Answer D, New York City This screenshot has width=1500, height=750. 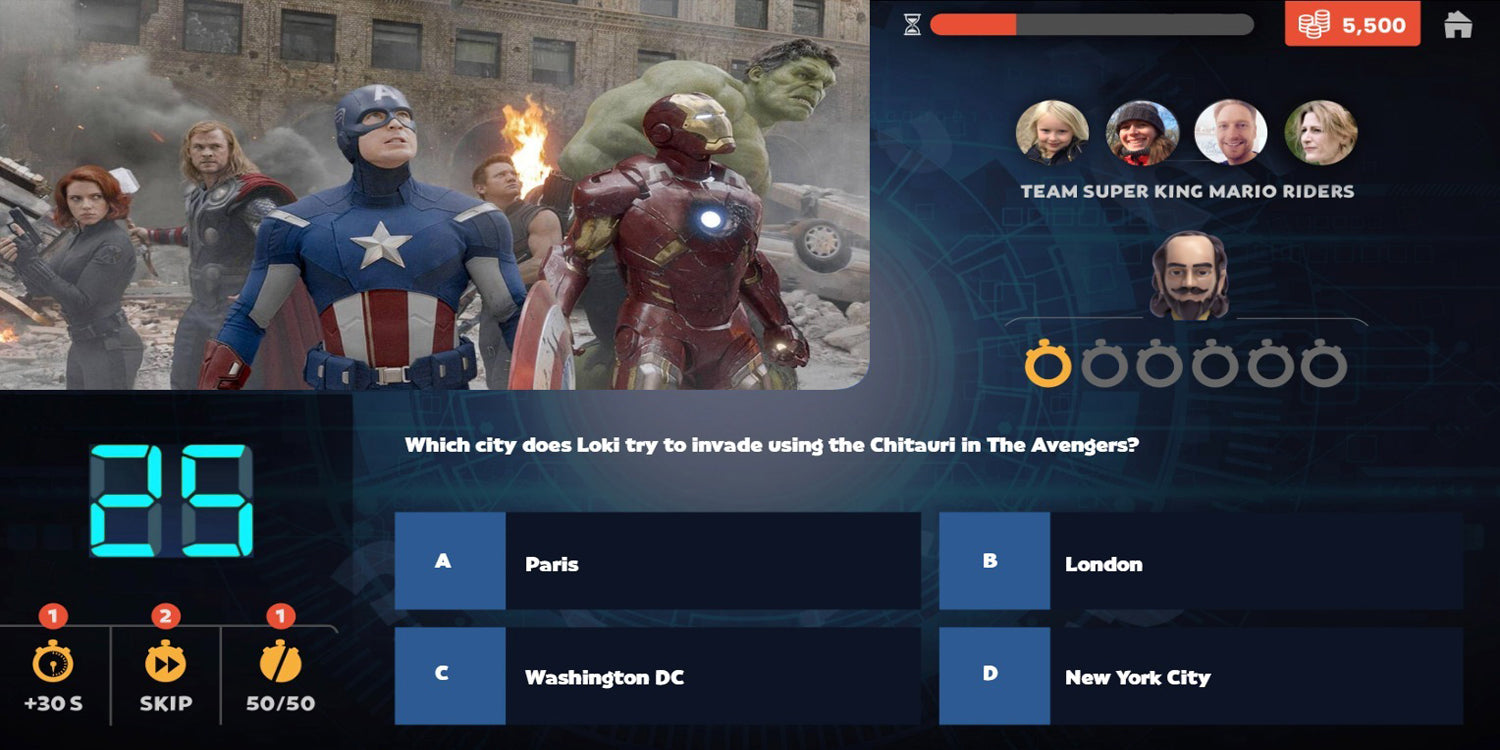click(1200, 676)
